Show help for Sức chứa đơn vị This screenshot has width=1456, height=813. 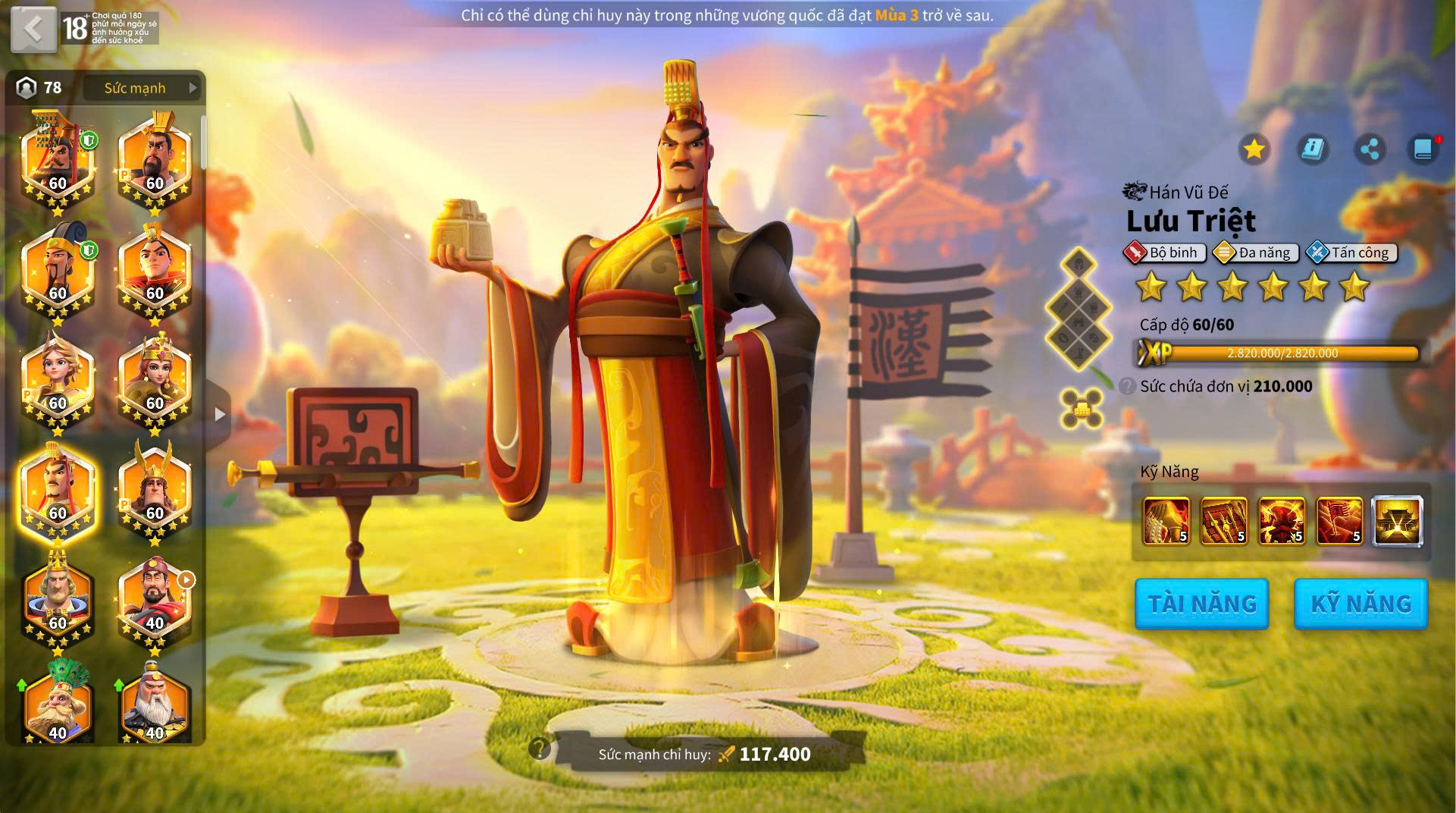(1127, 386)
